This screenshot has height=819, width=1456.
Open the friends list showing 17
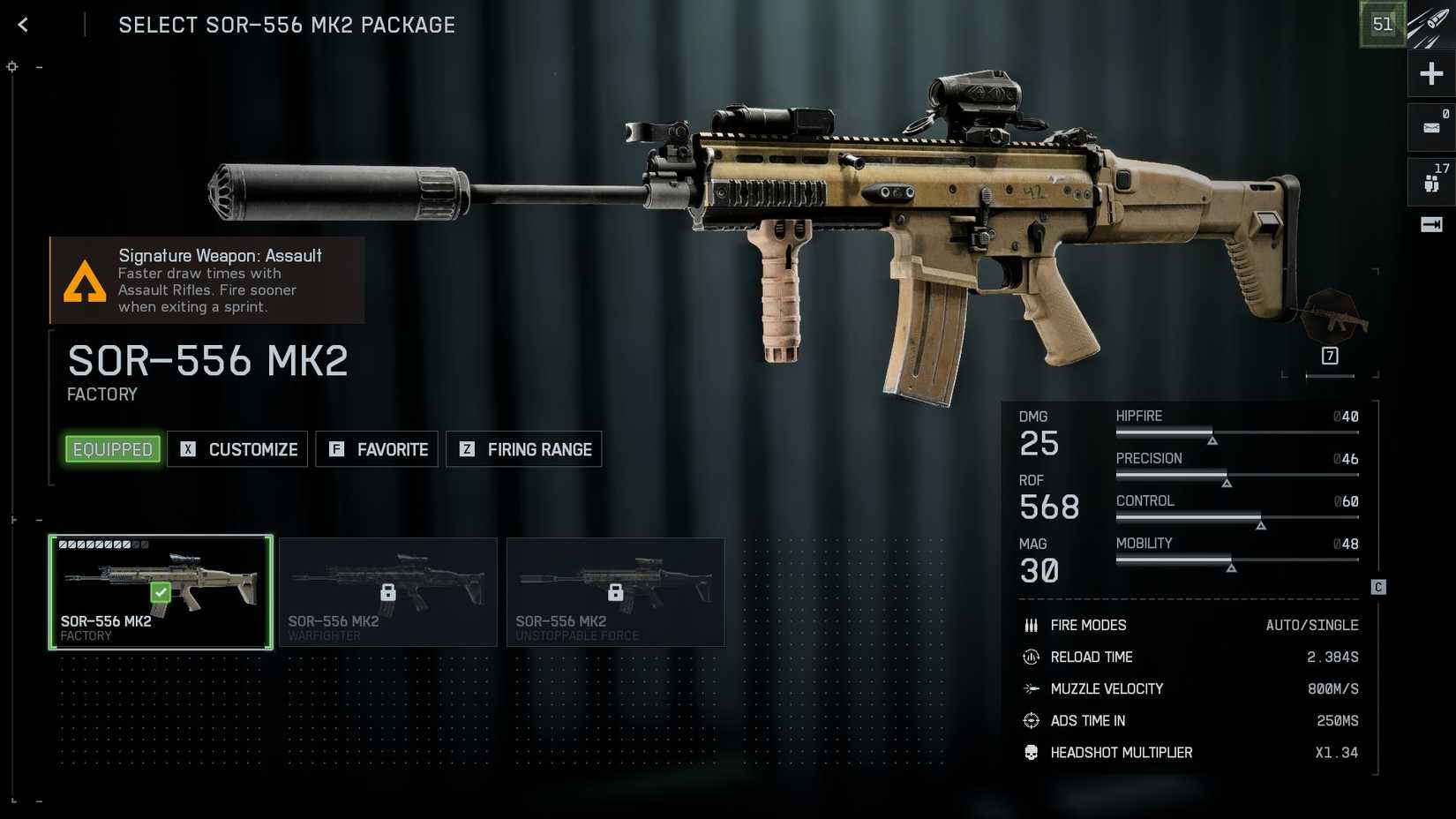(x=1431, y=182)
